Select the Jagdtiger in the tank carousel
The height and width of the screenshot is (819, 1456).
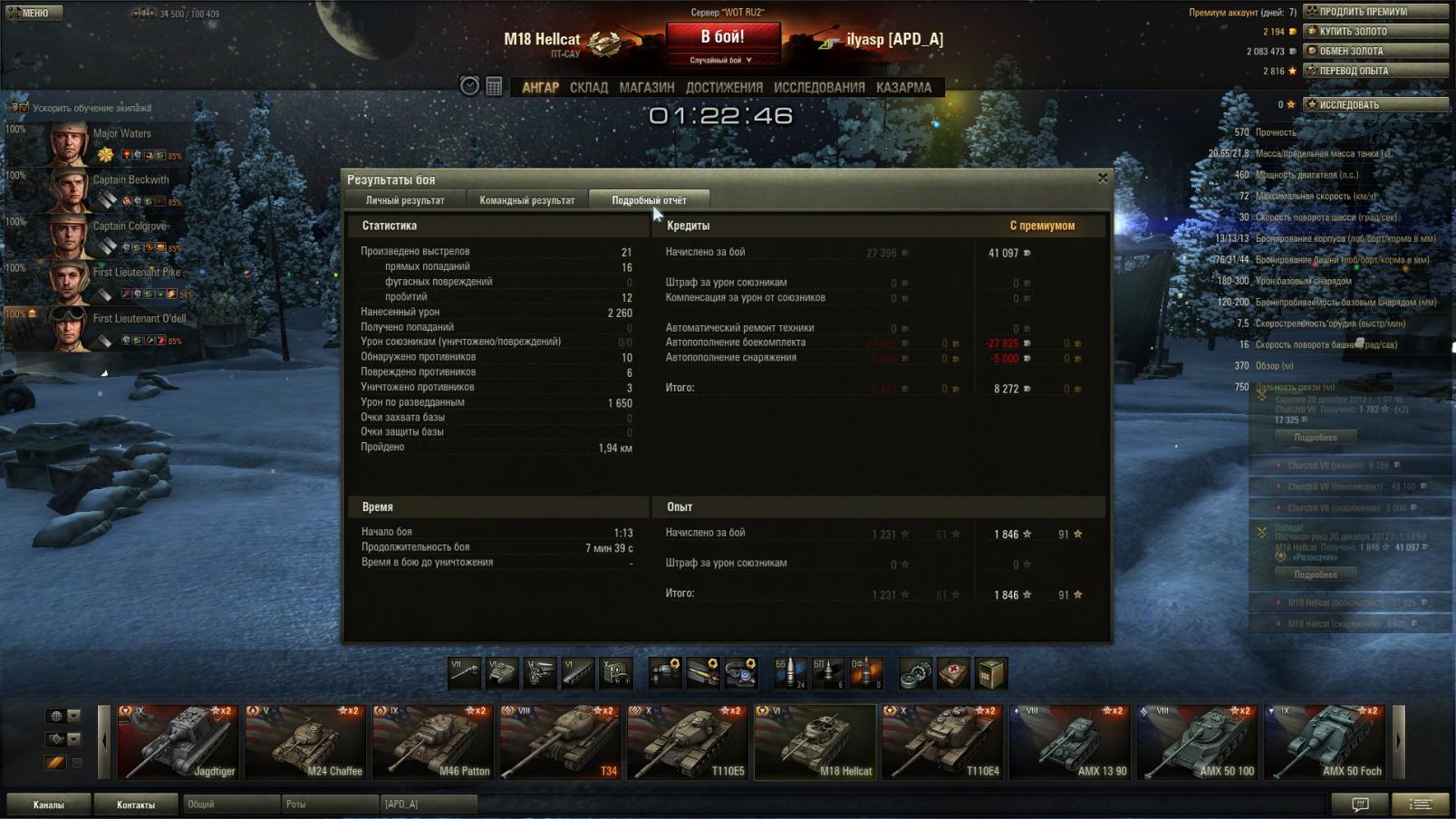pyautogui.click(x=178, y=742)
